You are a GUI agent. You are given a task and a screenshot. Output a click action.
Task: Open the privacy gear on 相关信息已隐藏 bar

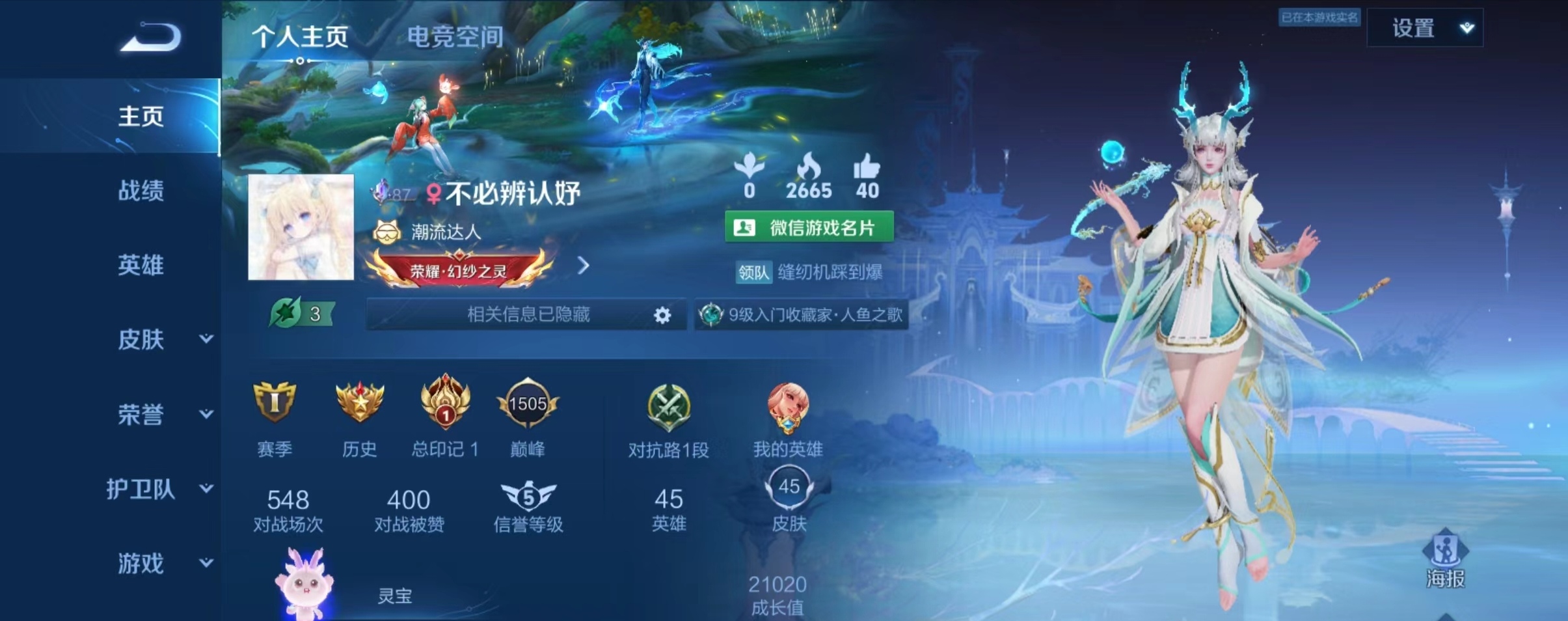point(662,315)
